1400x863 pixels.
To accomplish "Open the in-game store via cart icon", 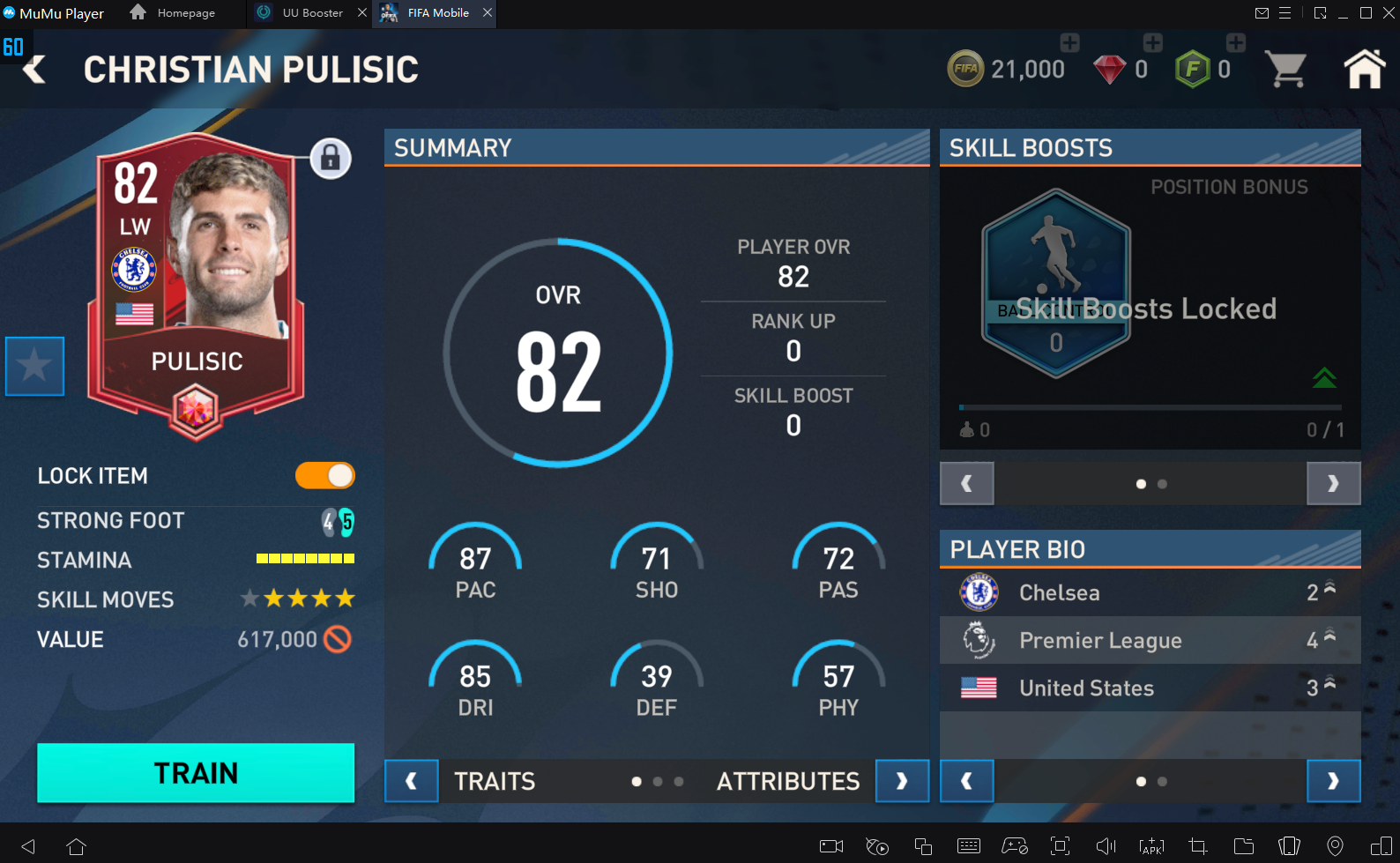I will [1287, 68].
